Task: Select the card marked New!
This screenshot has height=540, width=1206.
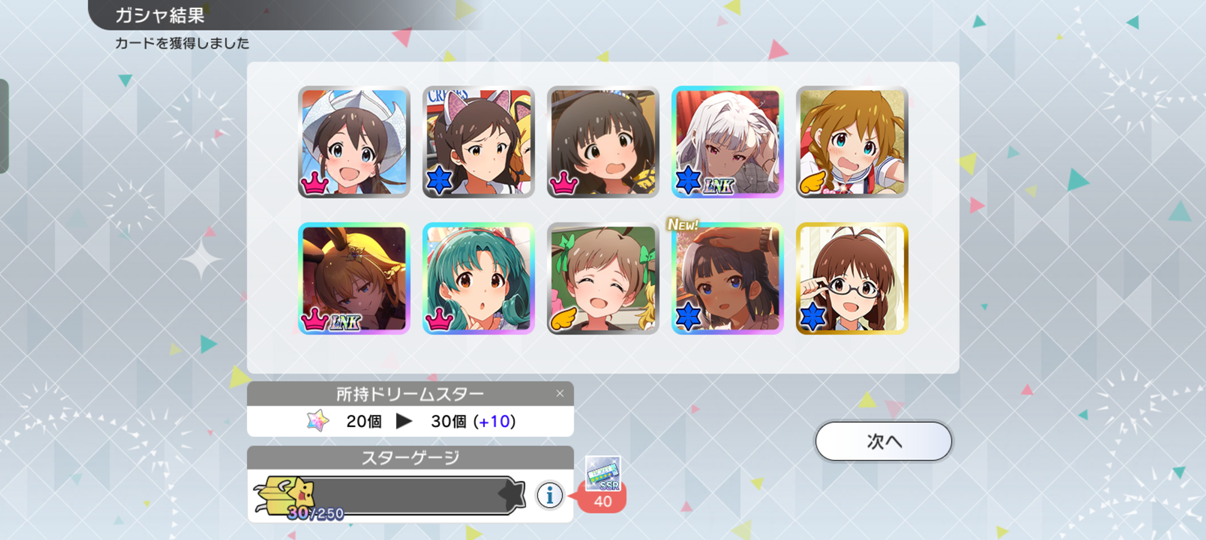Action: (727, 278)
